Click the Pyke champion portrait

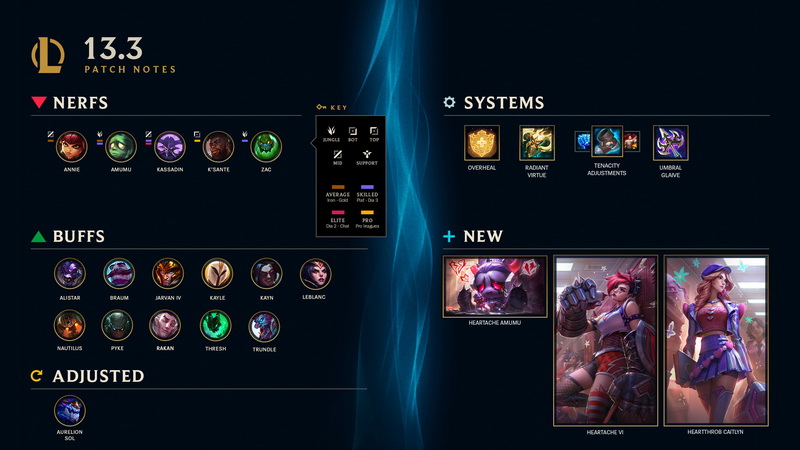point(117,325)
